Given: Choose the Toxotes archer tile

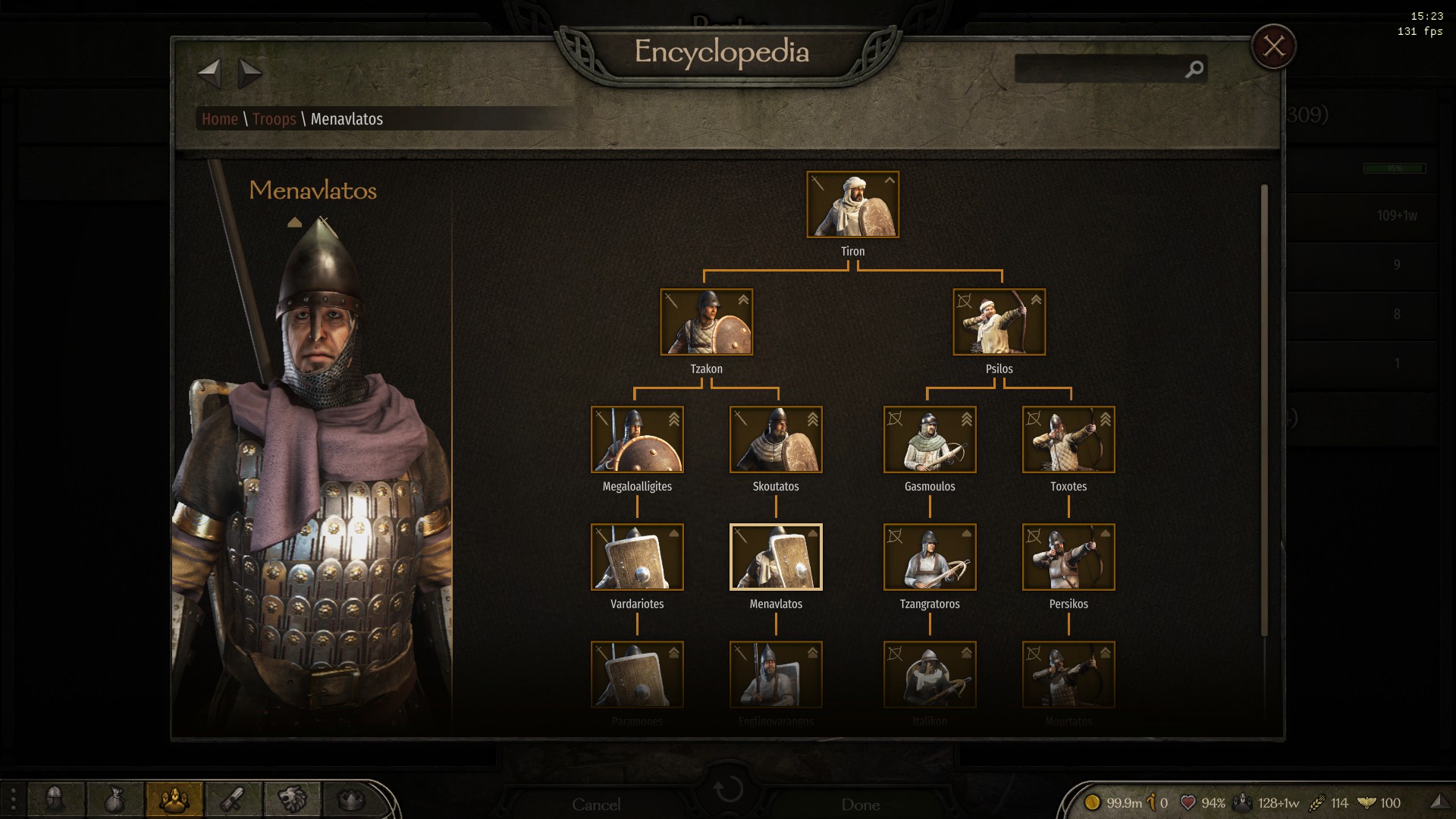Looking at the screenshot, I should [x=1068, y=440].
